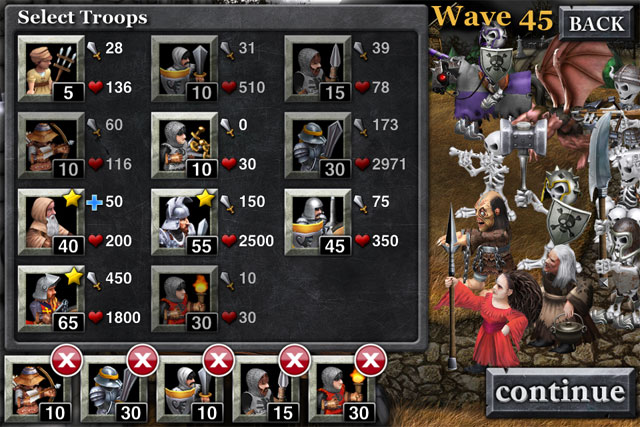
Task: Remove the selected shield swordsman
Action: [216, 361]
